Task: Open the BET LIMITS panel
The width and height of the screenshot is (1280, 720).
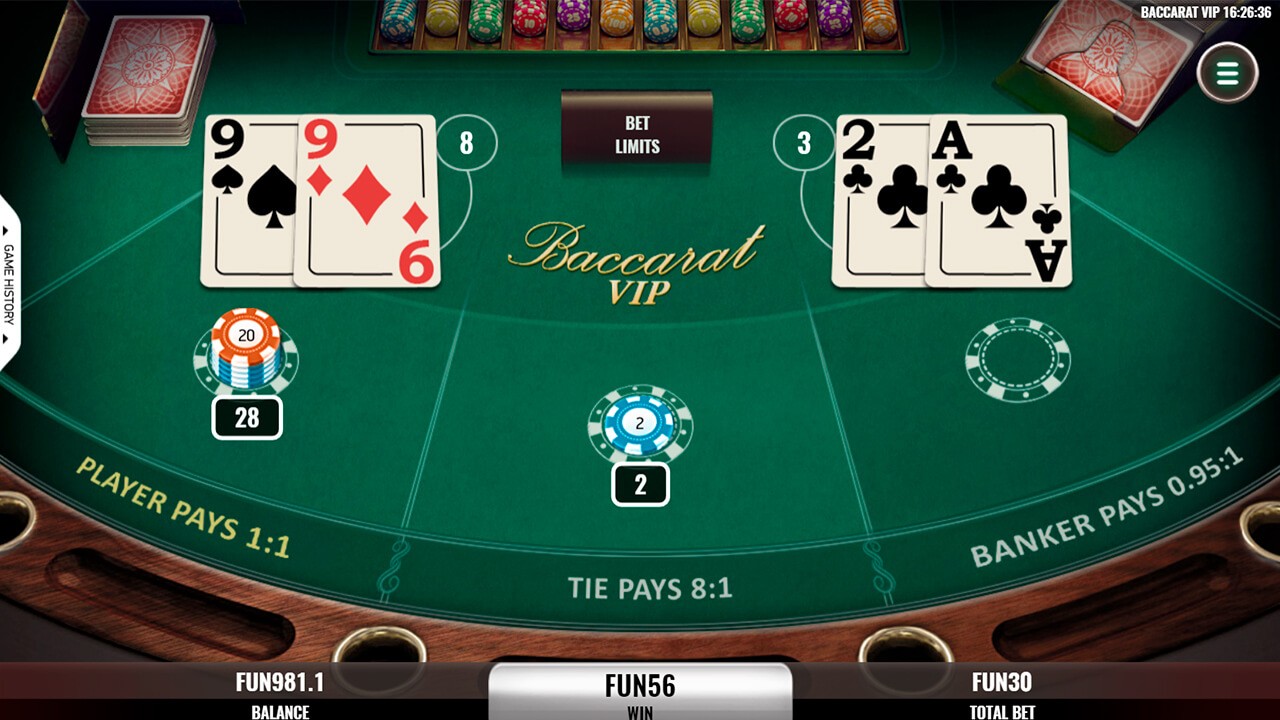Action: 637,132
